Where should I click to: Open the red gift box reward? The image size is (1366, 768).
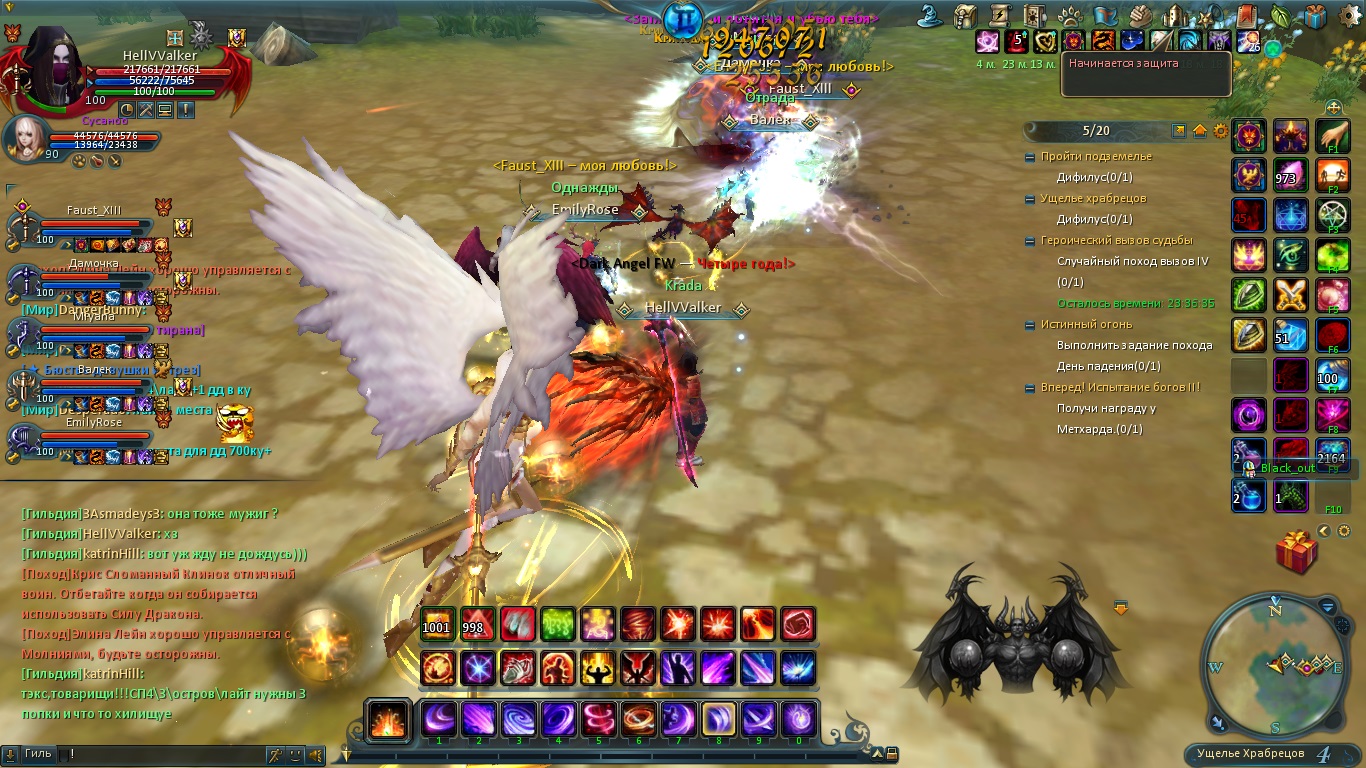tap(1296, 552)
